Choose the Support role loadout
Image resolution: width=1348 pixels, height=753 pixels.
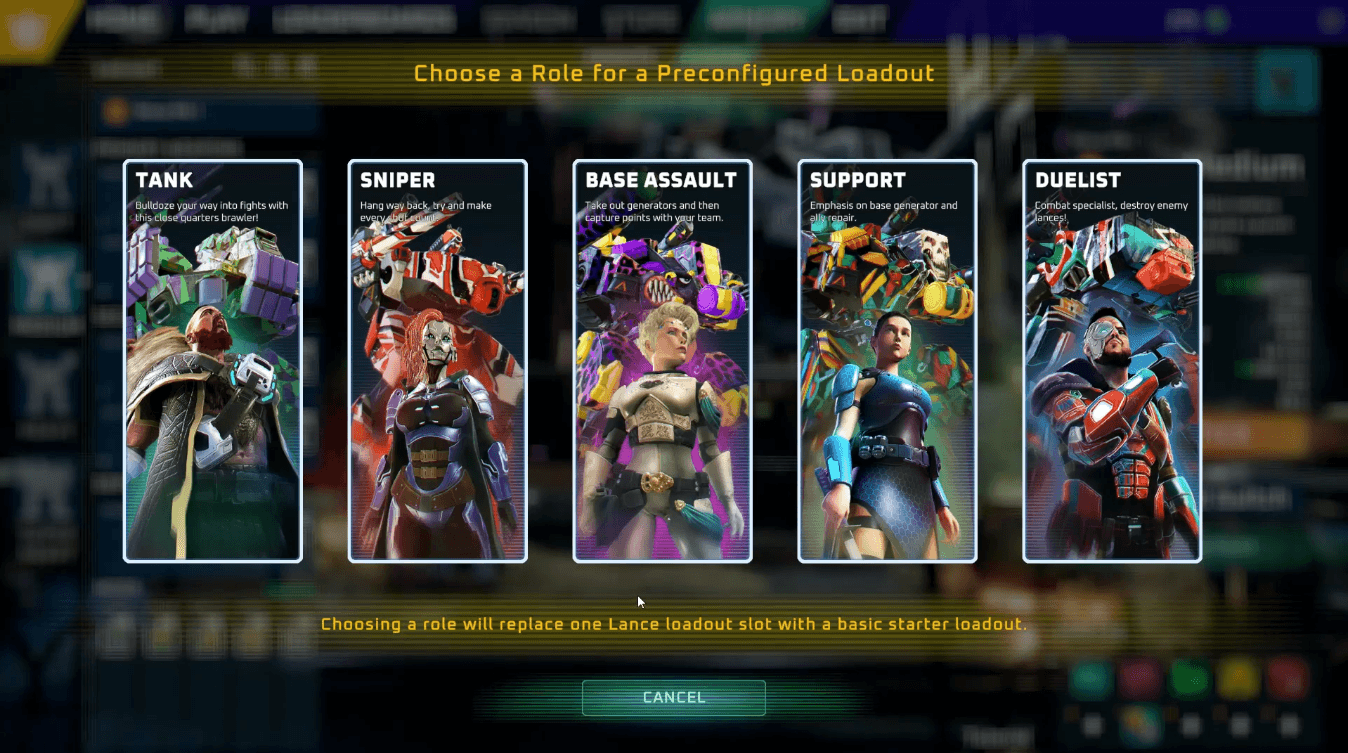[887, 361]
